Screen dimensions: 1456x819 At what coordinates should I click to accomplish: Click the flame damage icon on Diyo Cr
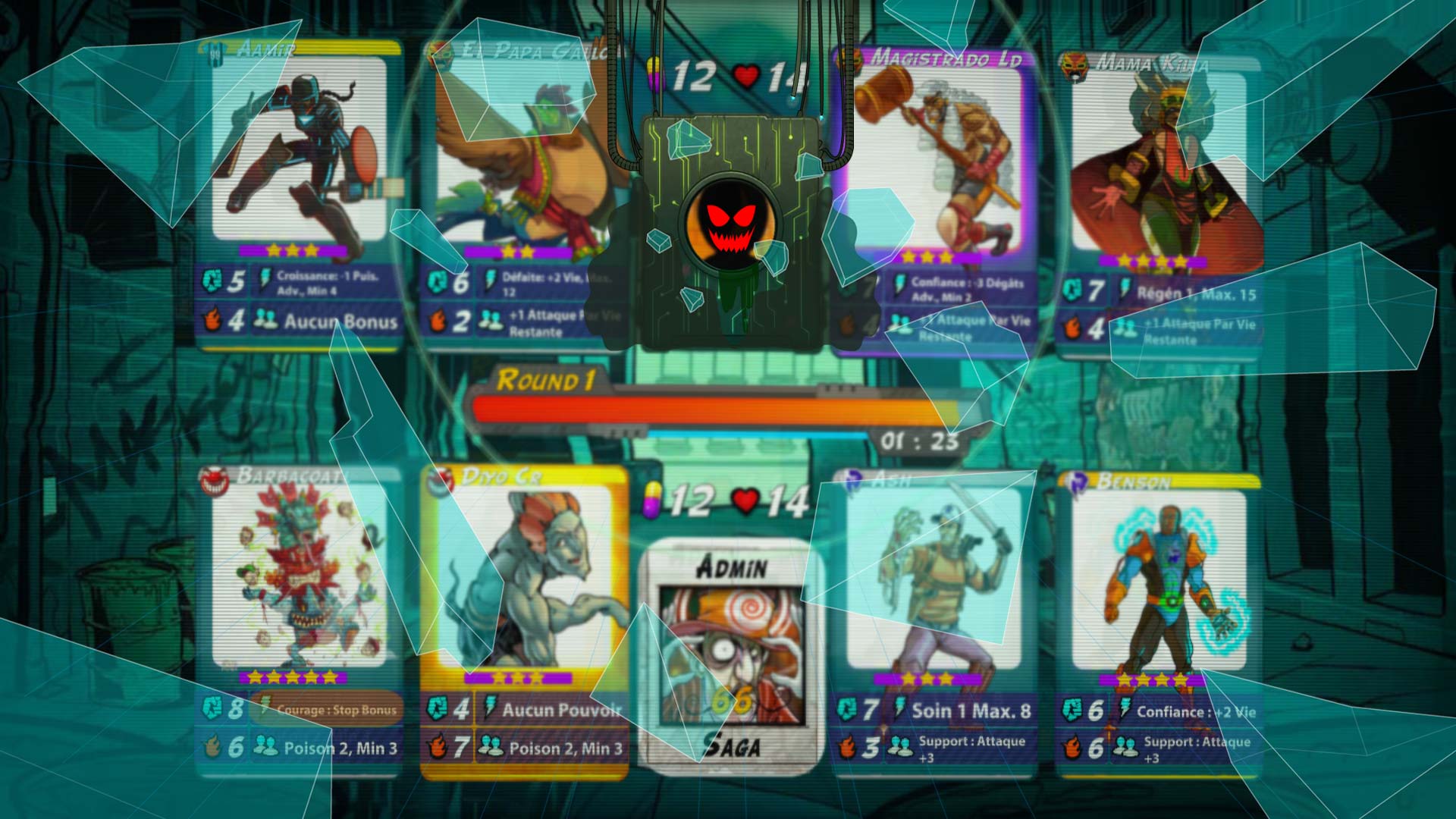point(436,746)
